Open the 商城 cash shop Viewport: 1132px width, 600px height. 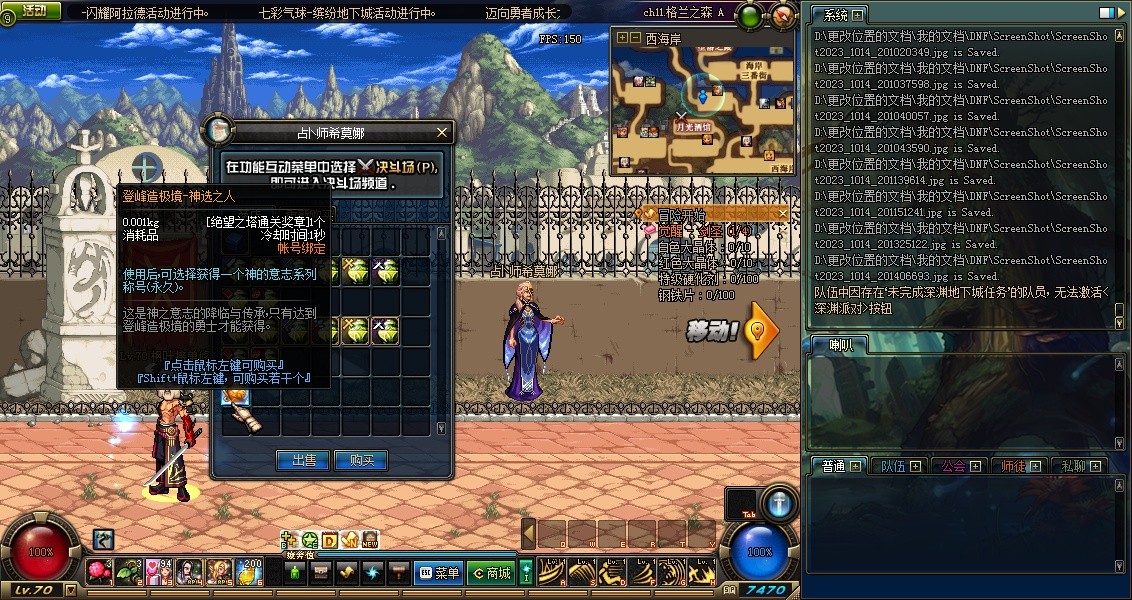tap(491, 573)
